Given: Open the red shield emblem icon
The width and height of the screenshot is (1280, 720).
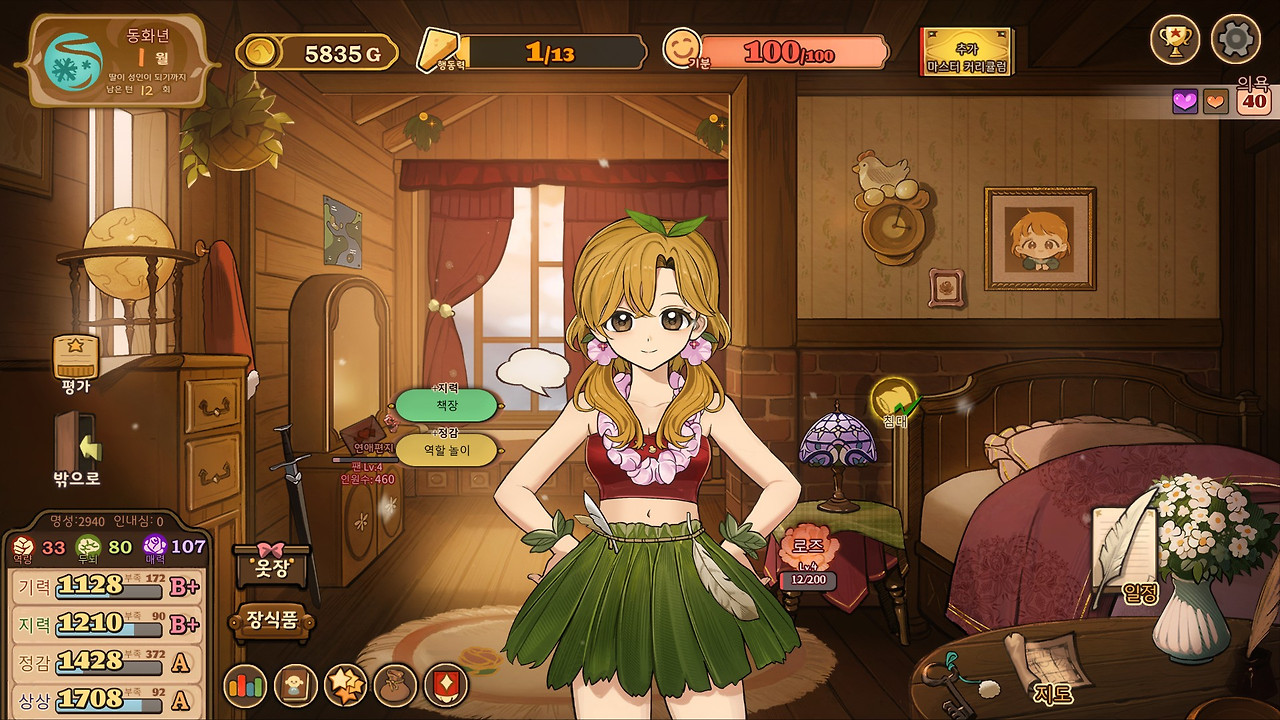Looking at the screenshot, I should pyautogui.click(x=445, y=685).
